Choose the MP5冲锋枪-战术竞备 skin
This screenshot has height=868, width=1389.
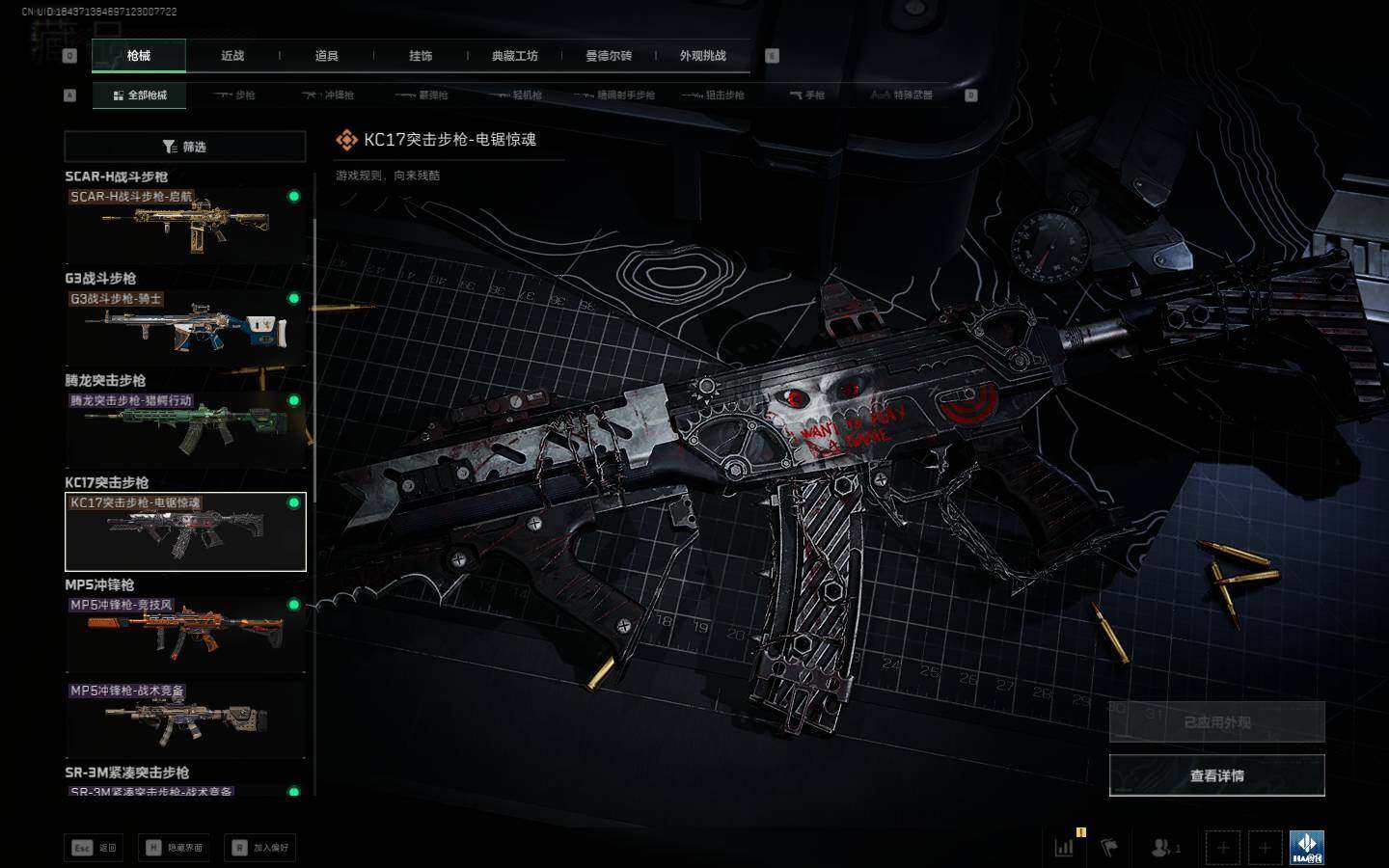[x=185, y=720]
